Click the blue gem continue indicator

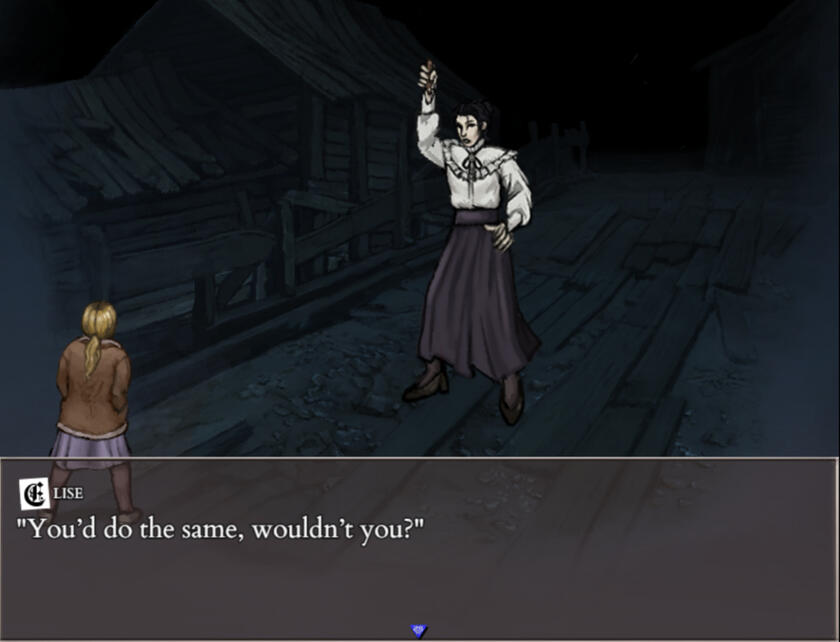click(x=419, y=630)
